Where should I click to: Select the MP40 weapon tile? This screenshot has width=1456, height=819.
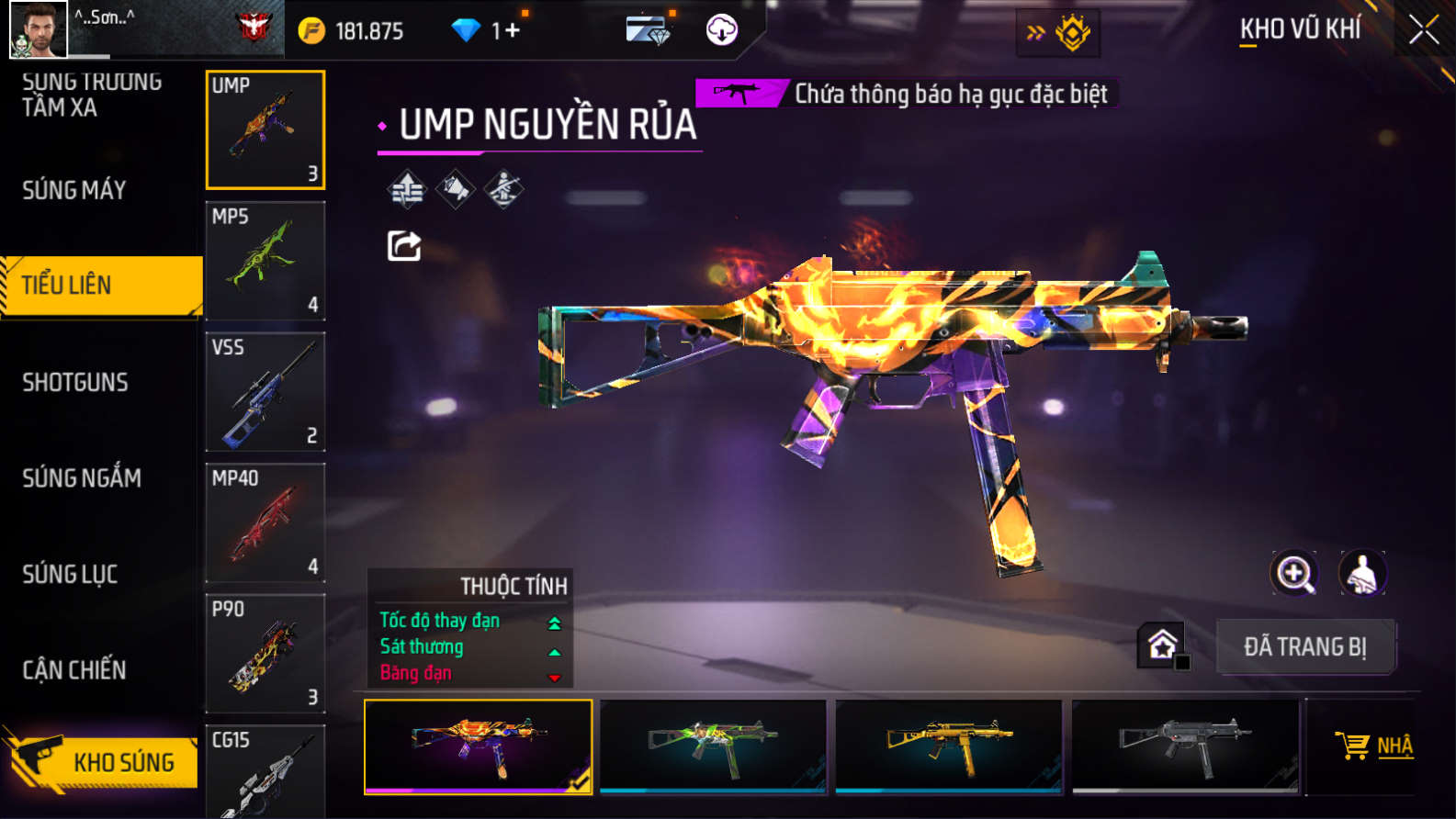click(x=265, y=522)
